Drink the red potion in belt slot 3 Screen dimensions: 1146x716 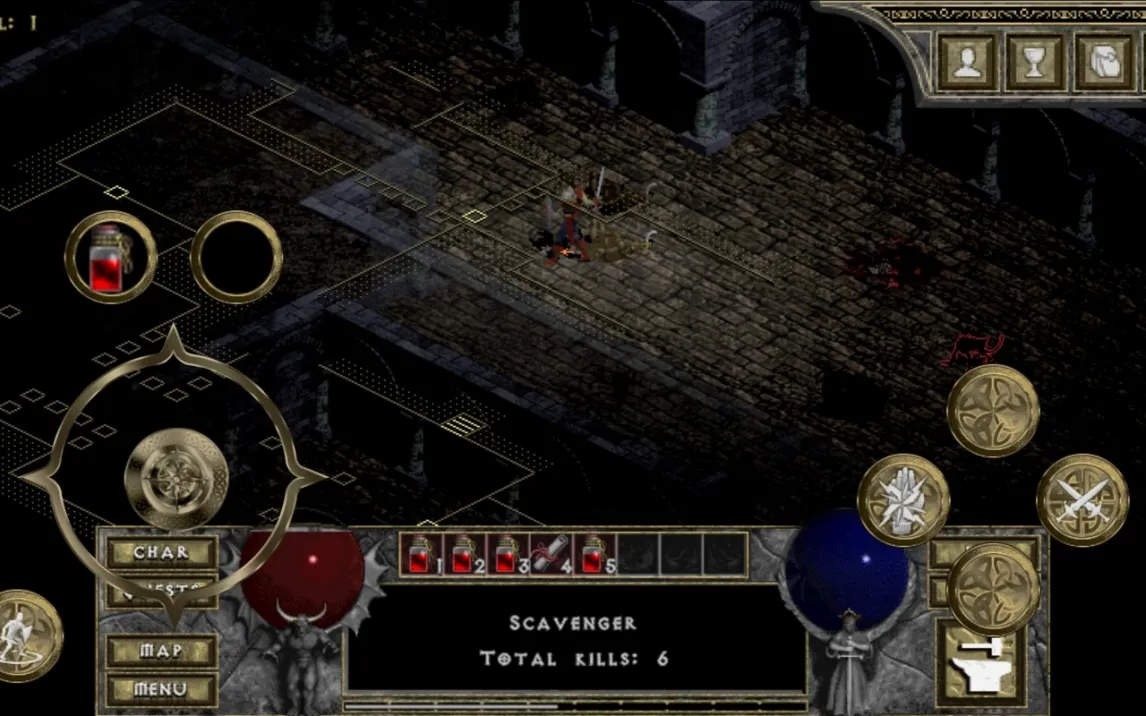(507, 554)
